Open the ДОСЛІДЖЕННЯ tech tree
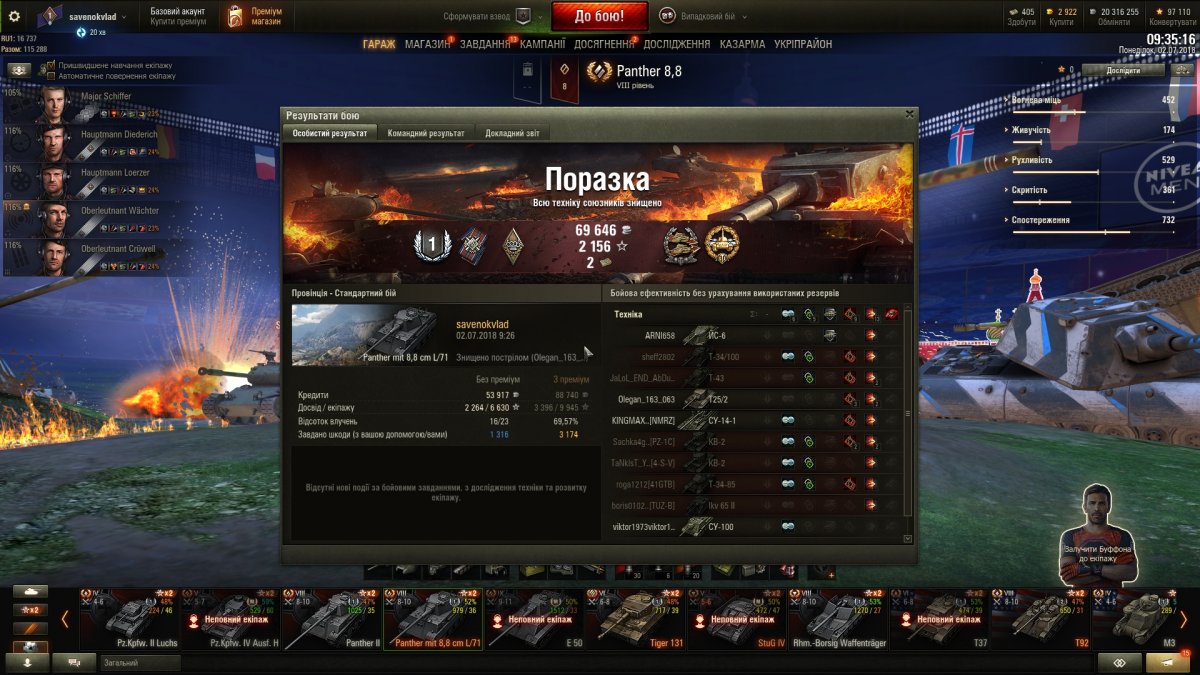Screen dimensions: 1200x675 (x=677, y=44)
